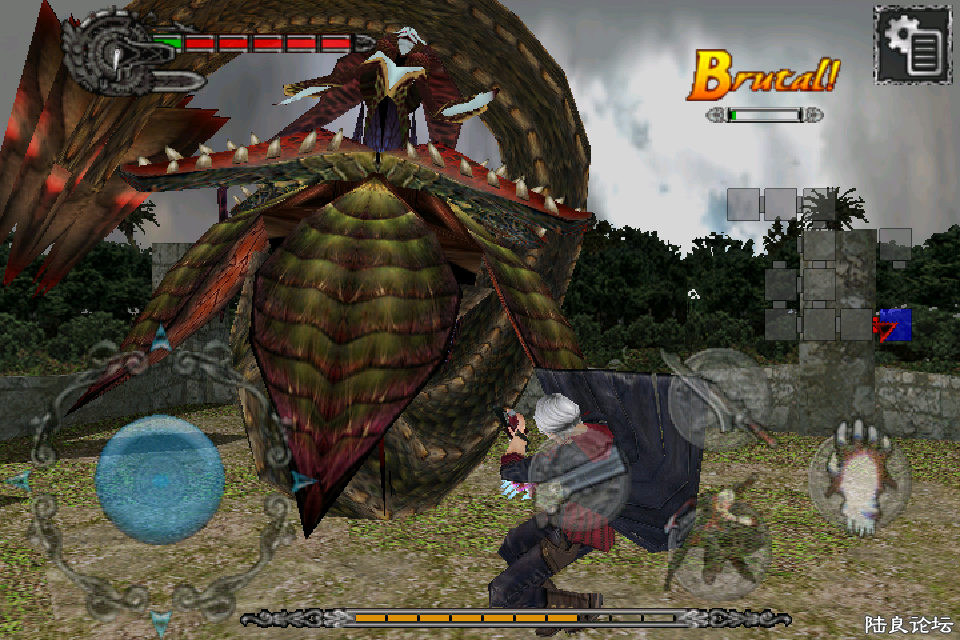The image size is (960, 640).
Task: Tap the jump button showing a leaping figure
Action: pyautogui.click(x=718, y=543)
